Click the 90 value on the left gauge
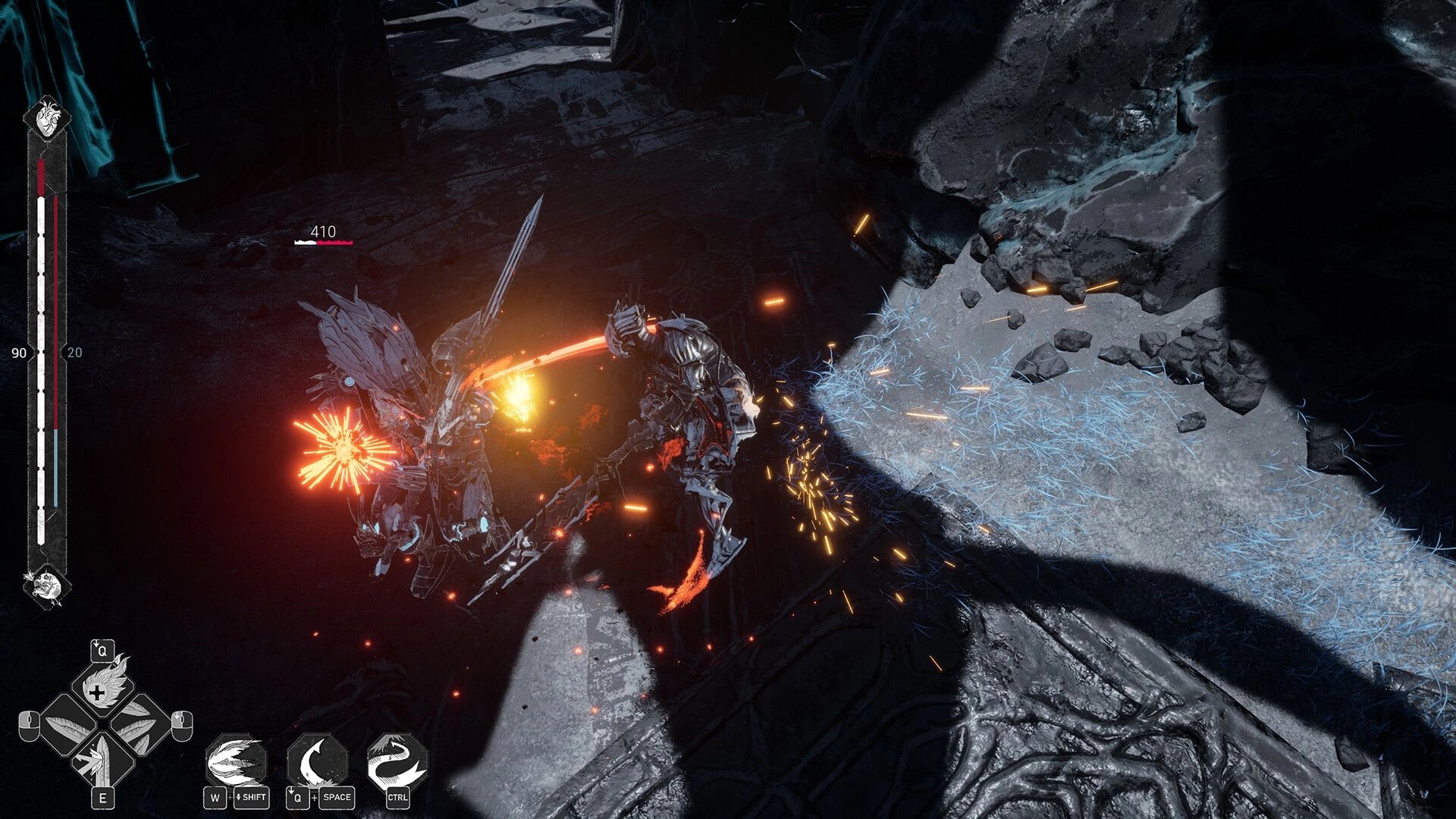 (20, 353)
